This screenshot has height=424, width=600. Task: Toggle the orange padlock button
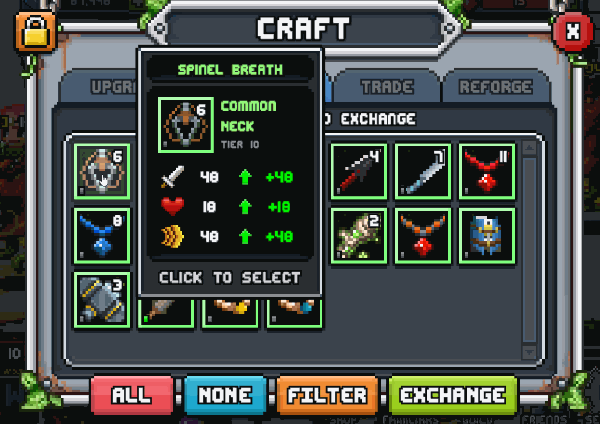click(33, 31)
